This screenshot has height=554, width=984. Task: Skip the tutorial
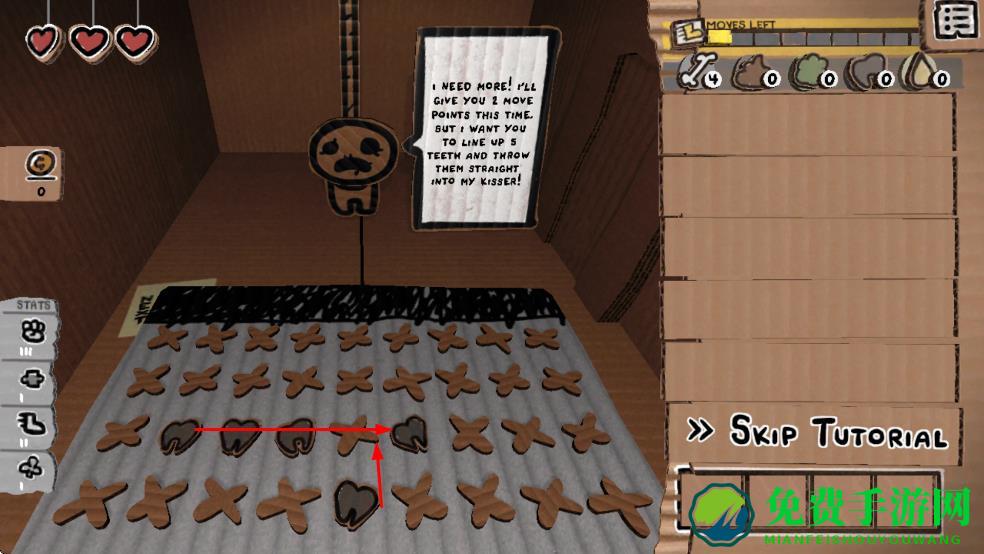817,432
